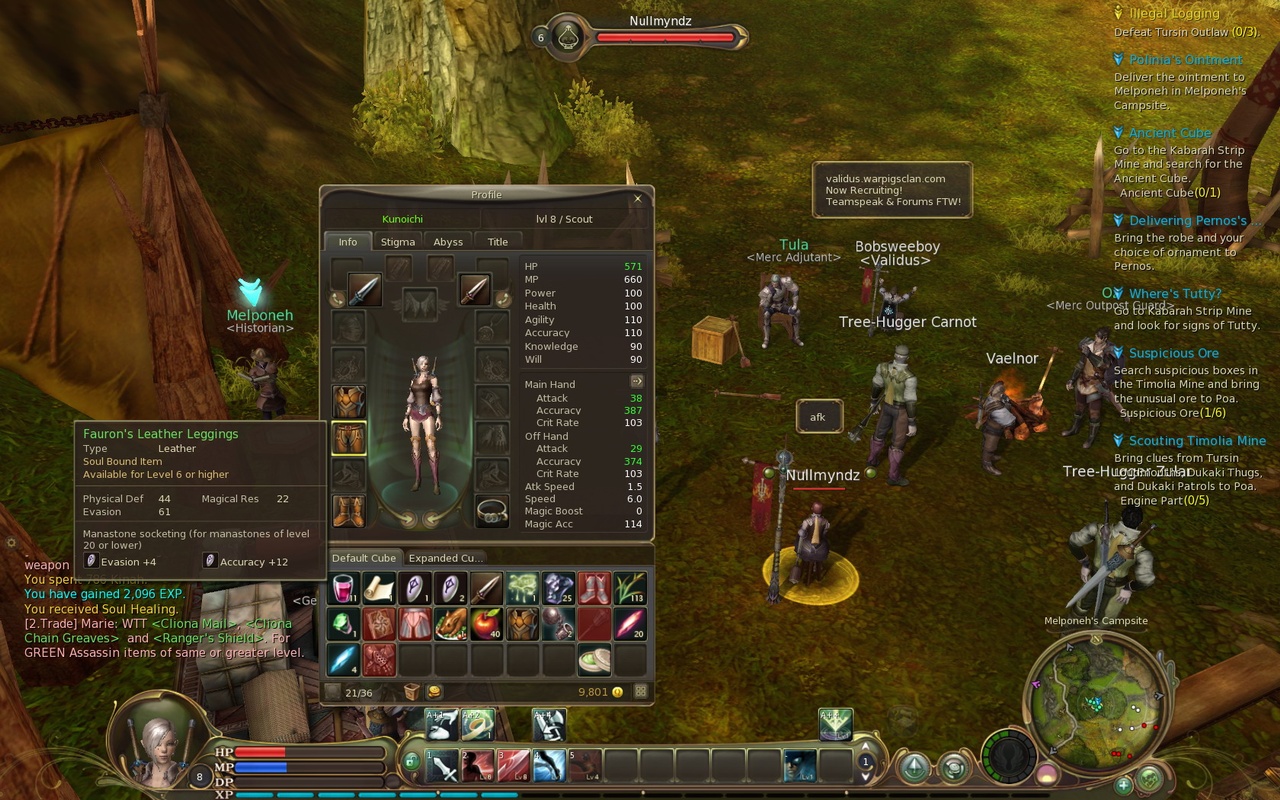Activate the sword skill in hotbar slot 1
1280x800 pixels.
coord(441,766)
